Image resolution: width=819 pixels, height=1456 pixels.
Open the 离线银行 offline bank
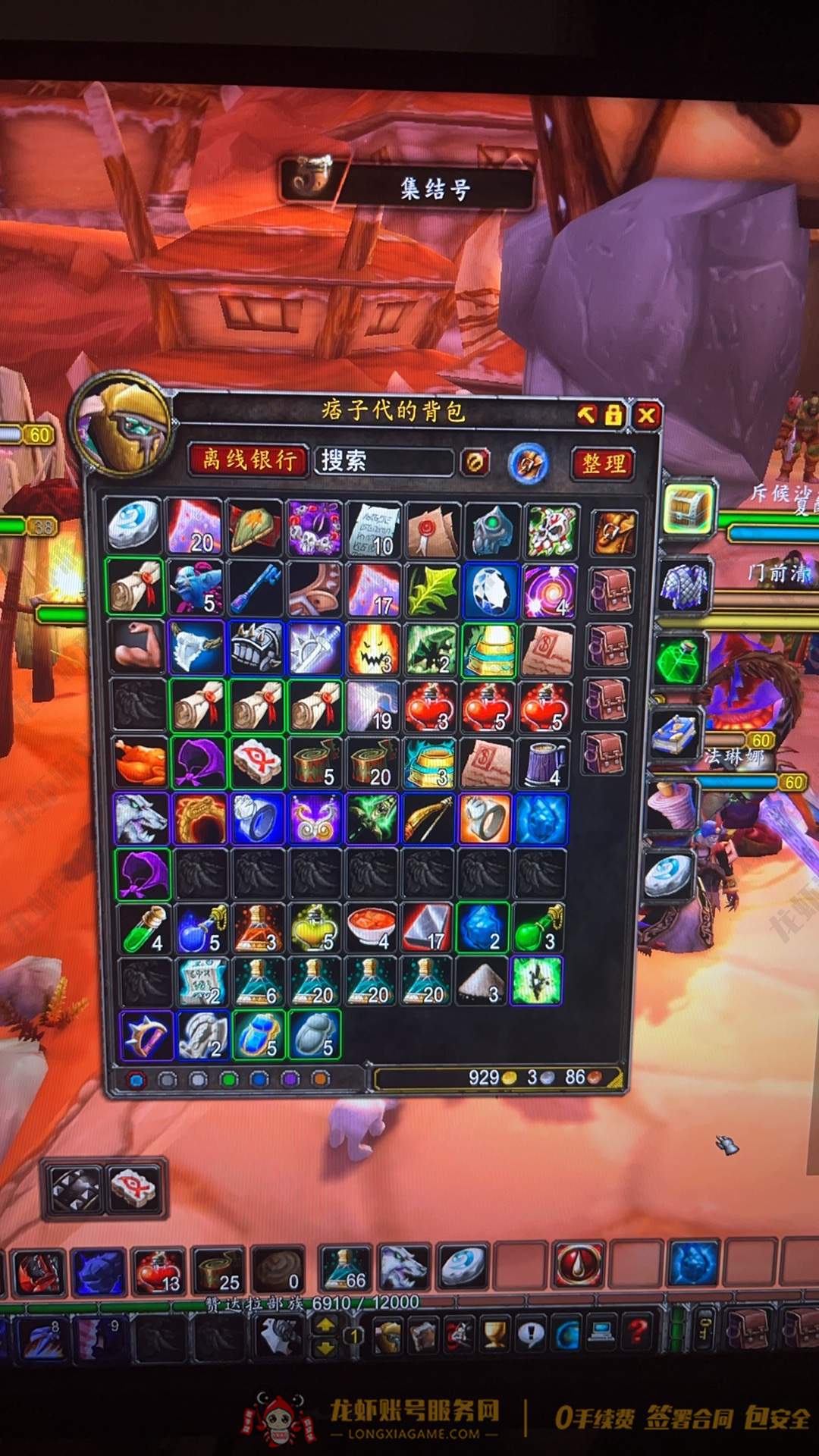[x=249, y=460]
